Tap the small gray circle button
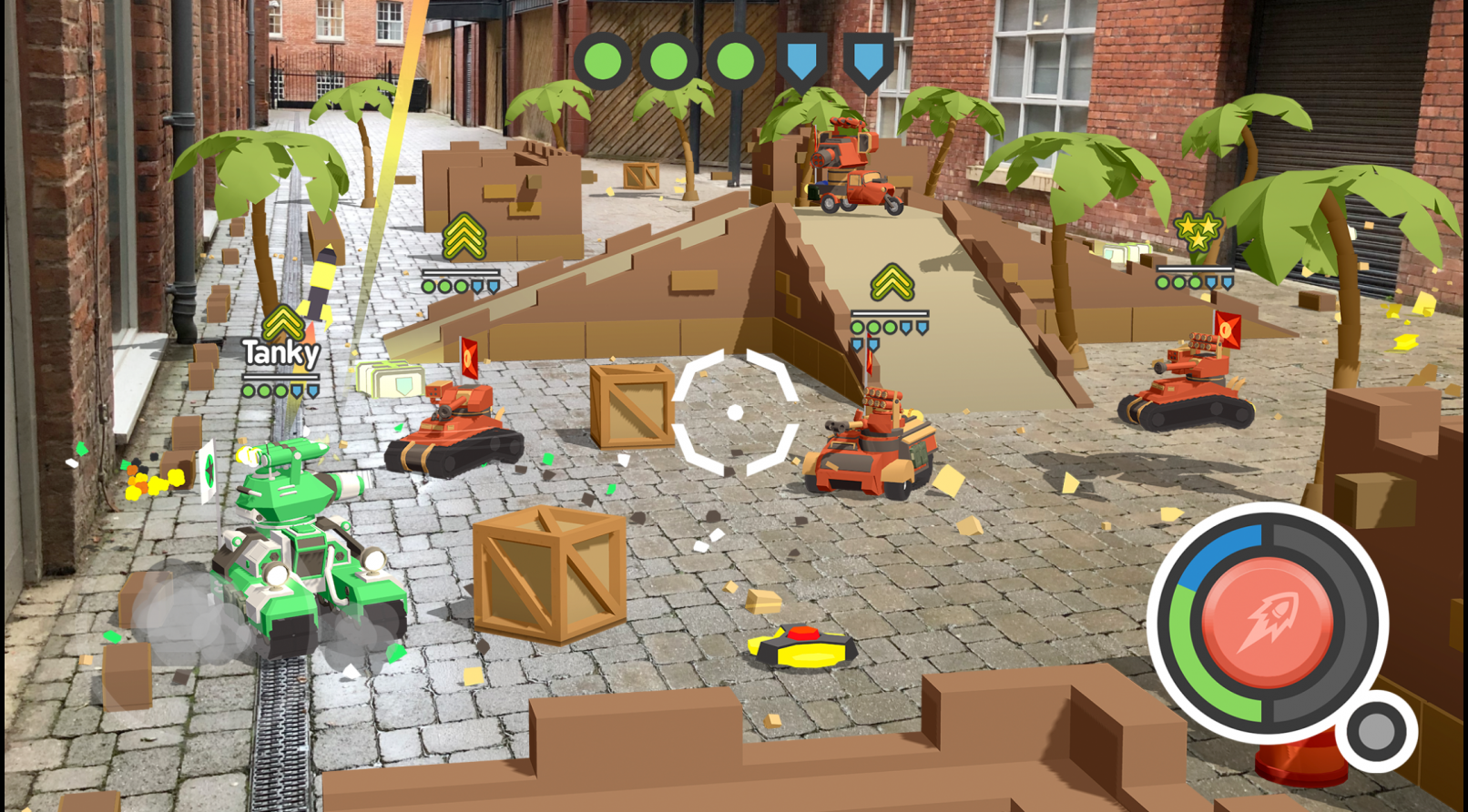The image size is (1468, 812). [x=1376, y=730]
